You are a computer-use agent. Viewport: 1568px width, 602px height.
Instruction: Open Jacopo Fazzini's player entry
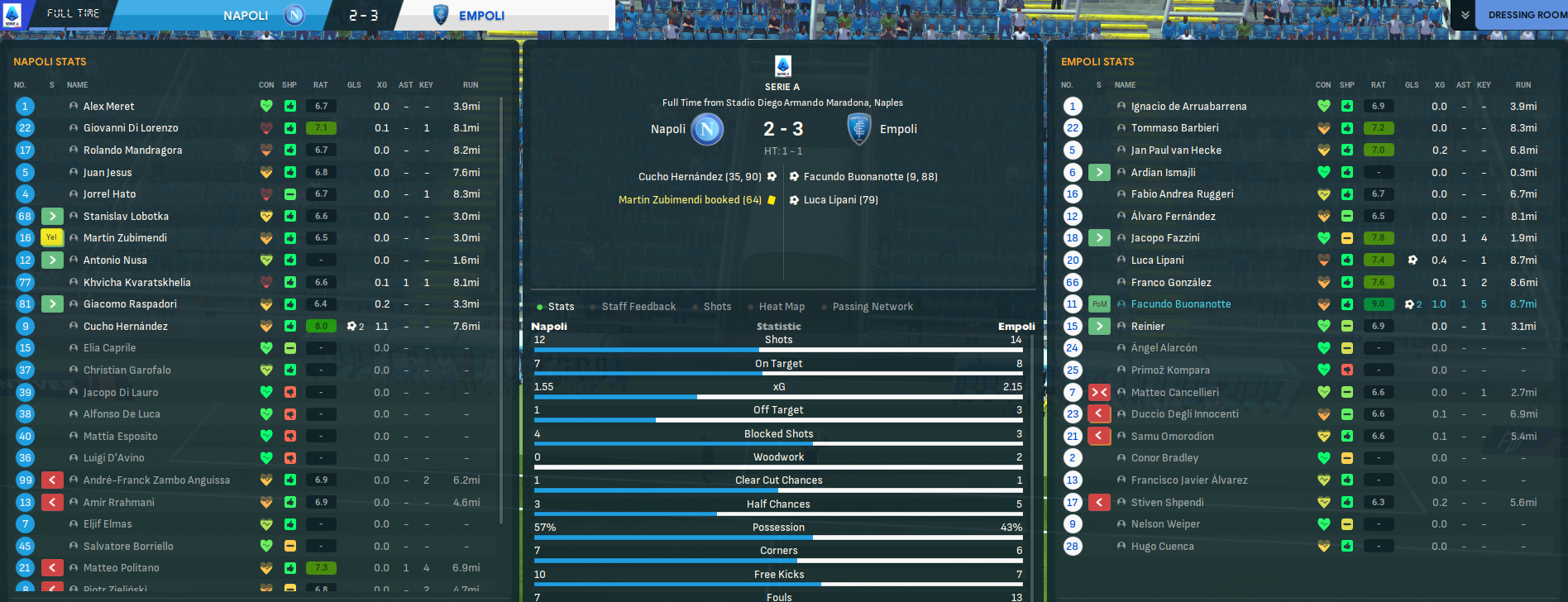click(x=1164, y=238)
